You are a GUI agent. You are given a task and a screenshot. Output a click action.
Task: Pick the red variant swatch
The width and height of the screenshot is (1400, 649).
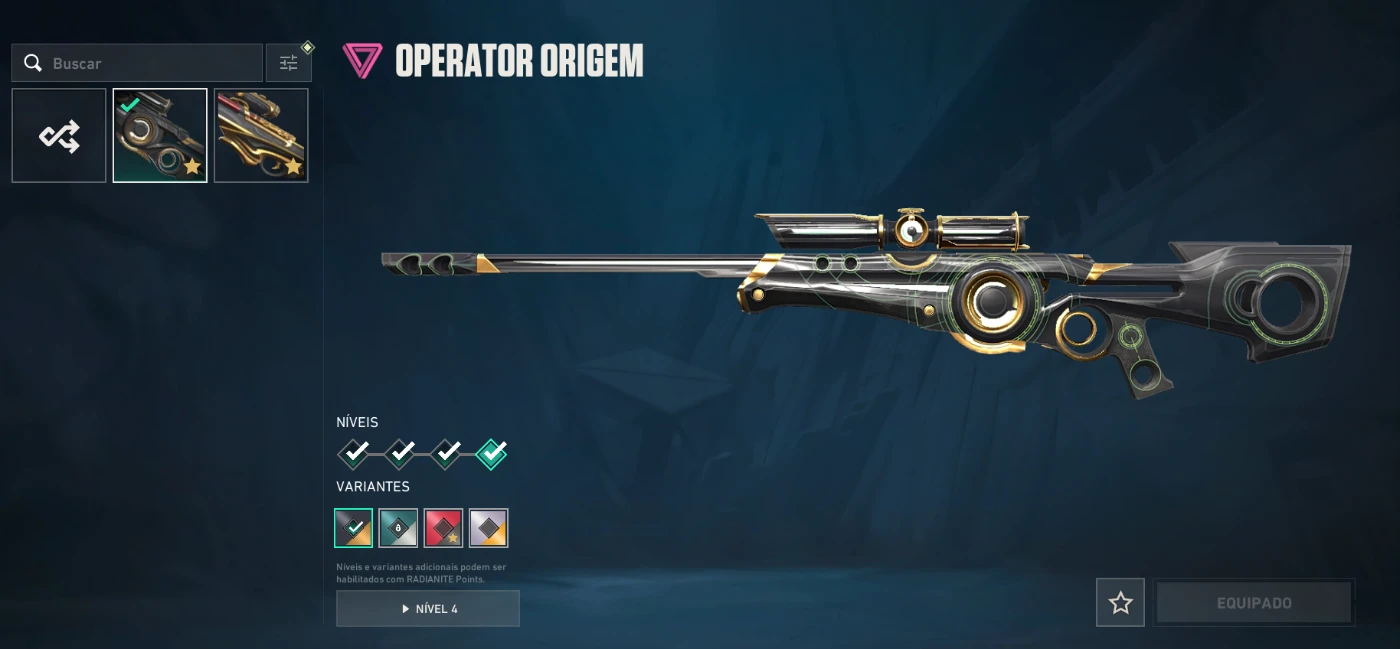[x=443, y=528]
